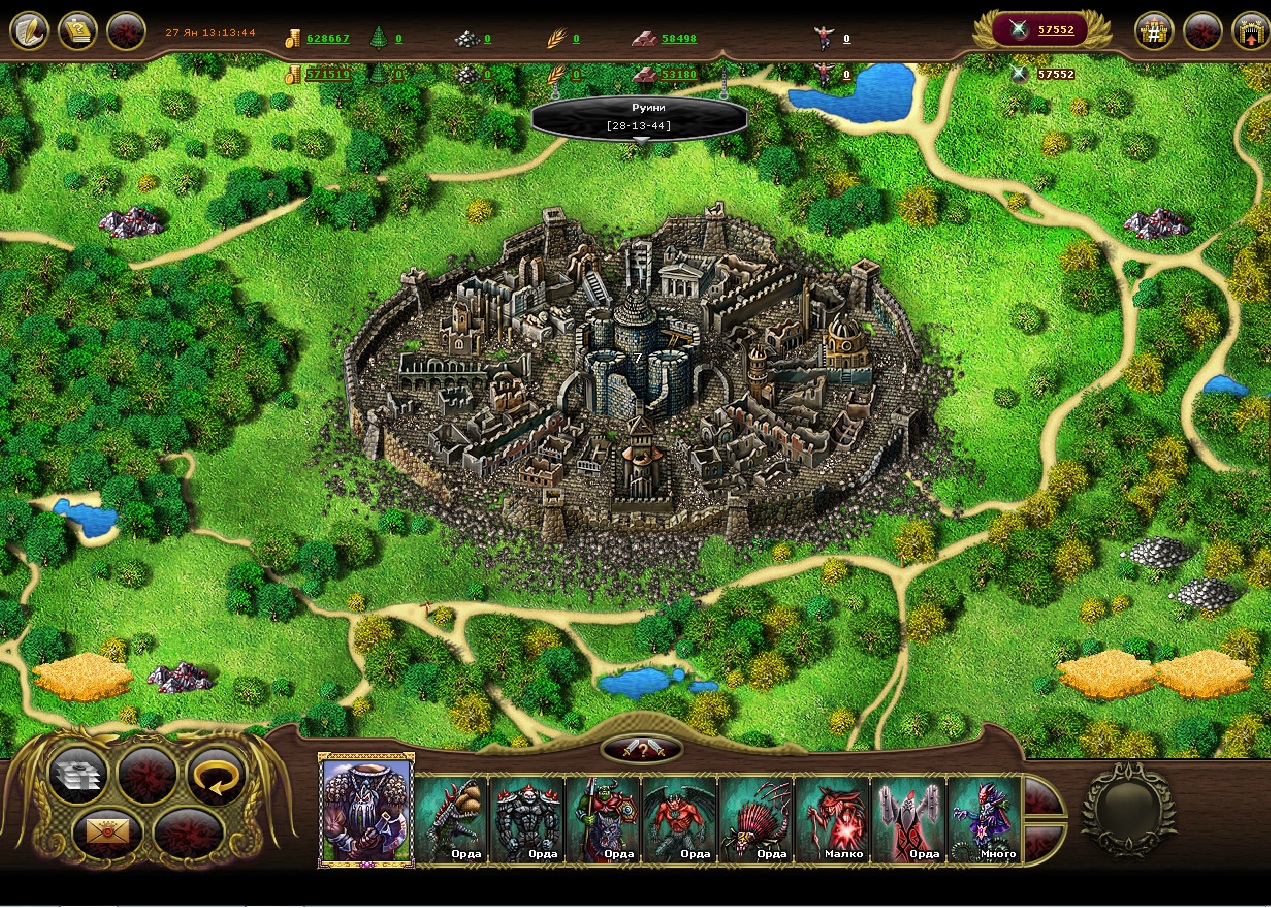
Task: Select the spiny spider creature unit
Action: pos(755,819)
